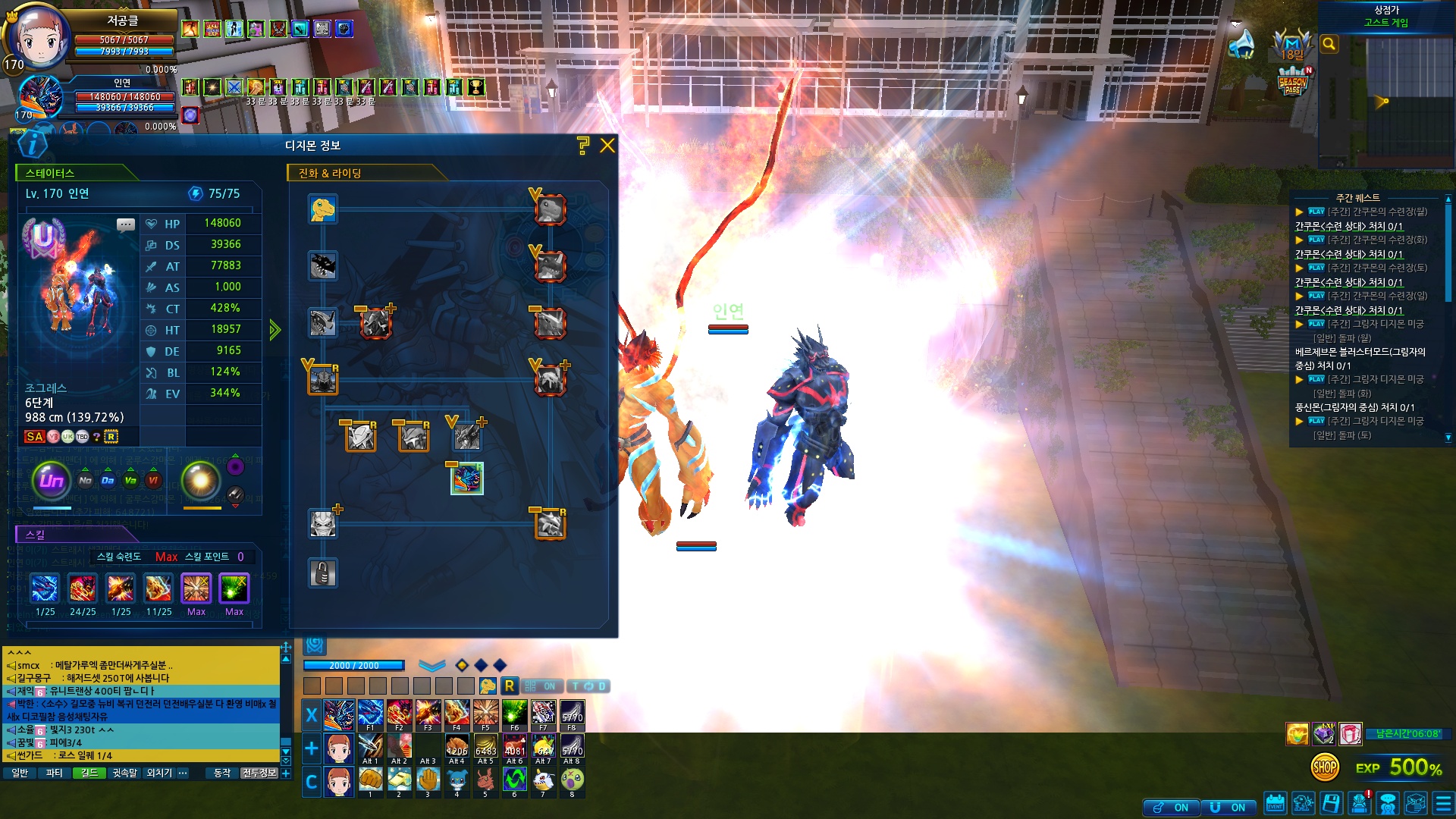
Task: Open the main menu hamburger button
Action: pos(1443,803)
